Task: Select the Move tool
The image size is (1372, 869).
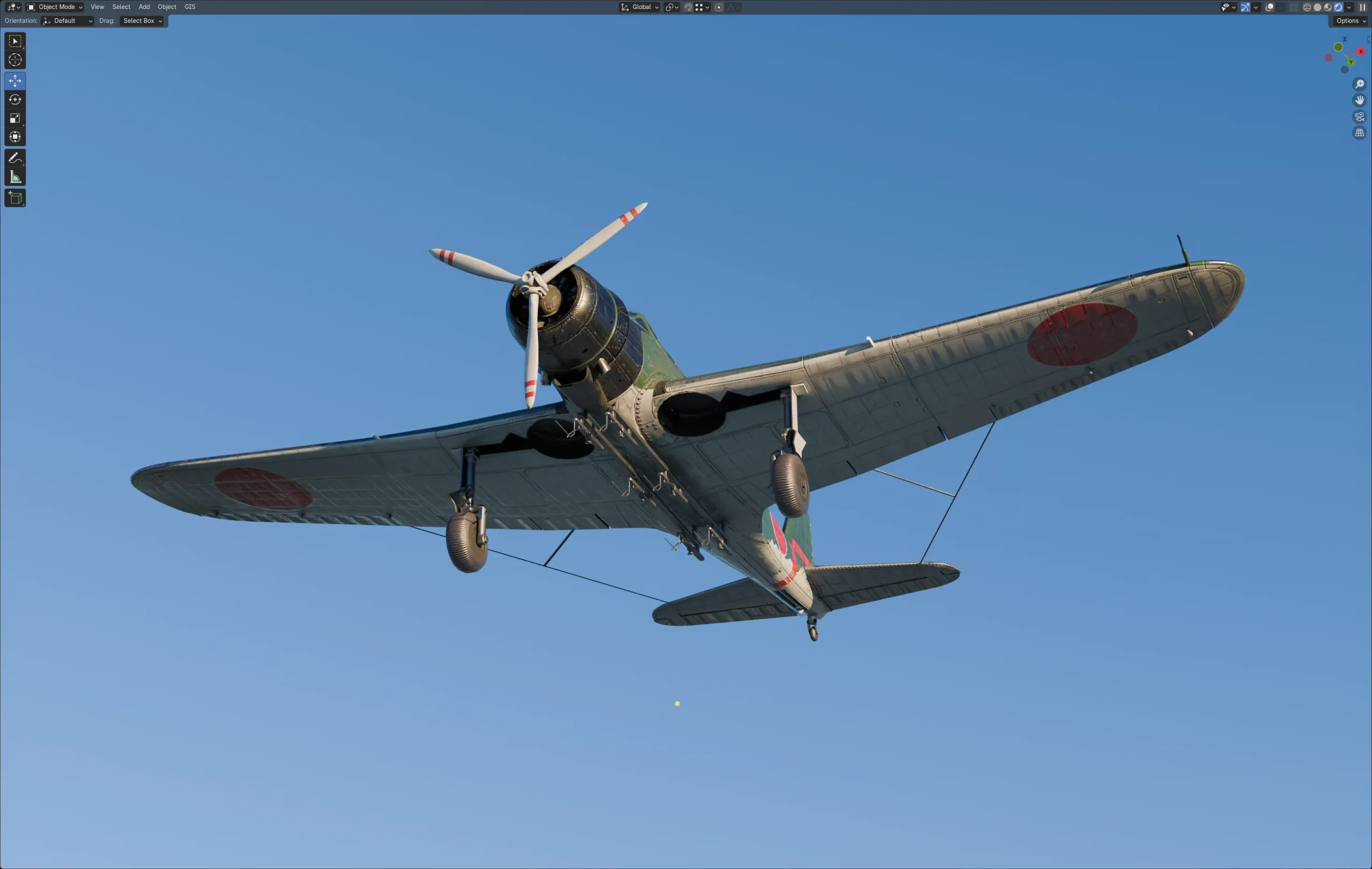Action: pos(15,81)
